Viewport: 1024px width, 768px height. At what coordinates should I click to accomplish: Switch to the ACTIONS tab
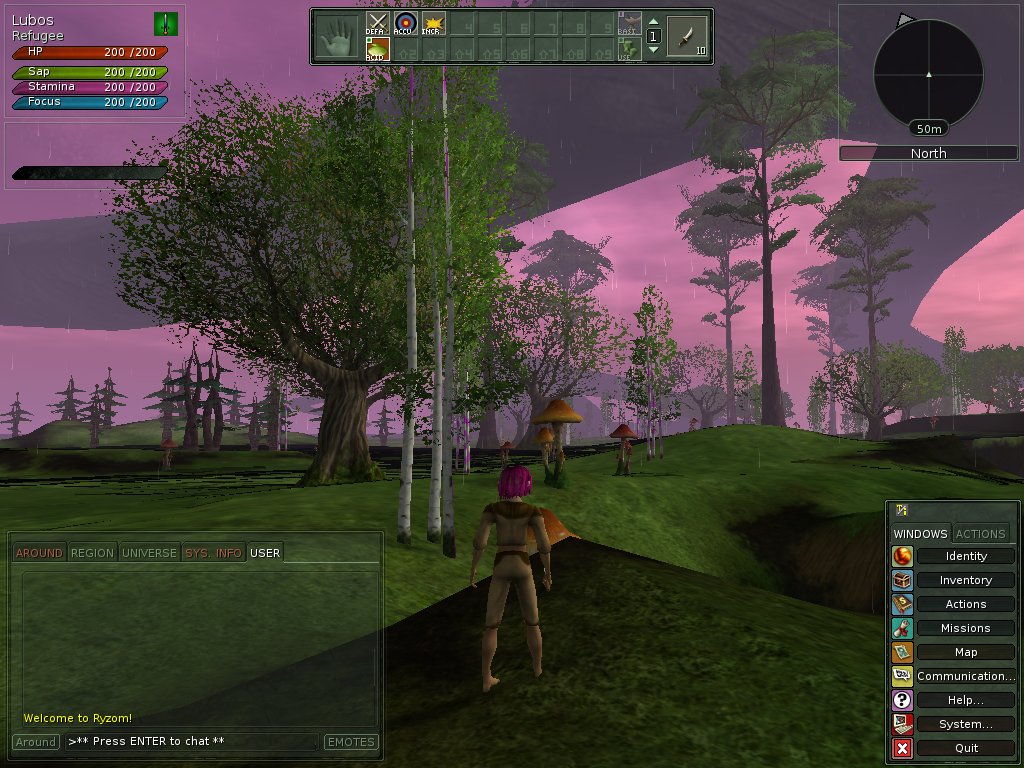[981, 534]
